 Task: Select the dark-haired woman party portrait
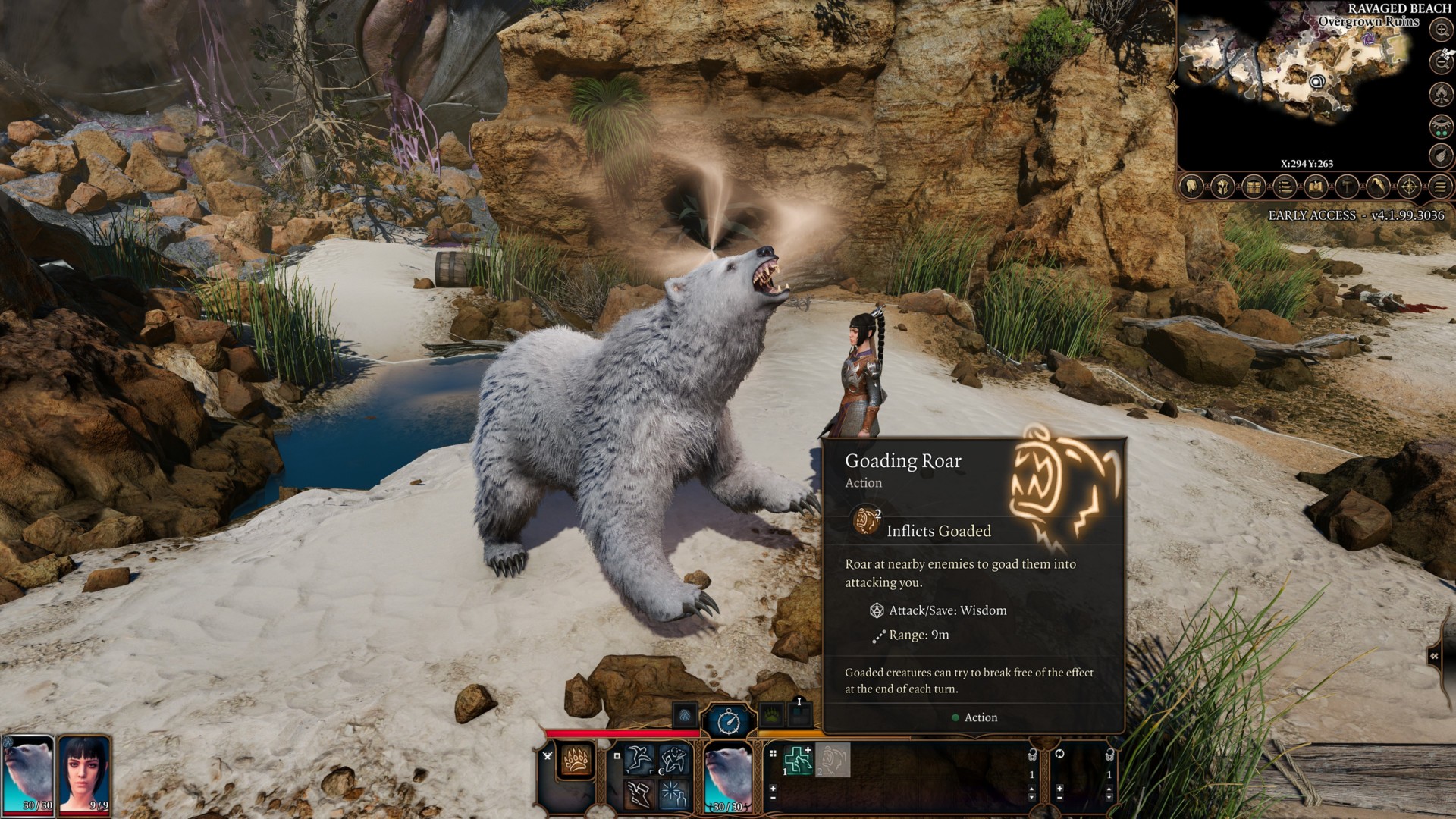[84, 772]
